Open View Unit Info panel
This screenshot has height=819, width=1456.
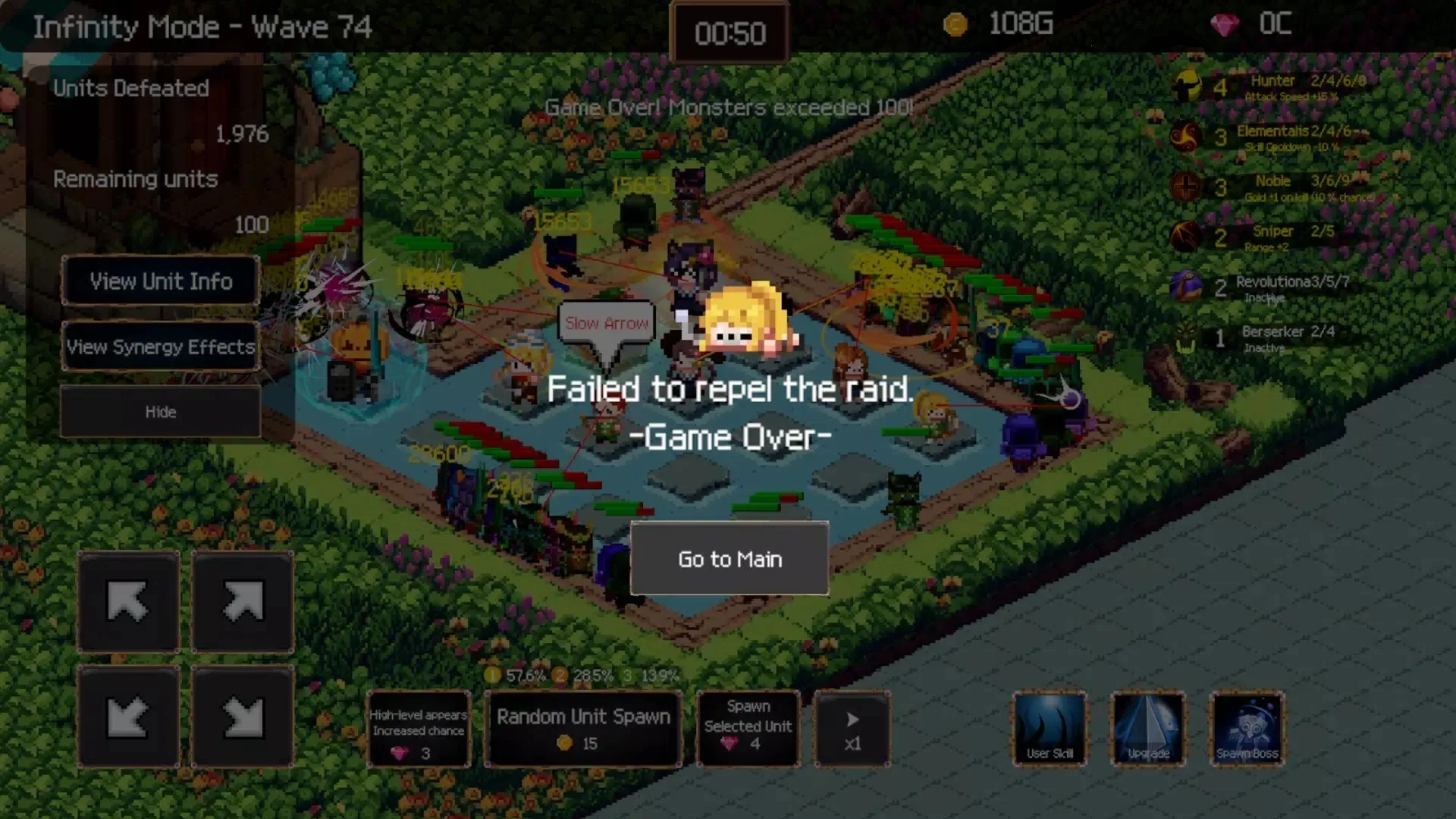pyautogui.click(x=161, y=281)
